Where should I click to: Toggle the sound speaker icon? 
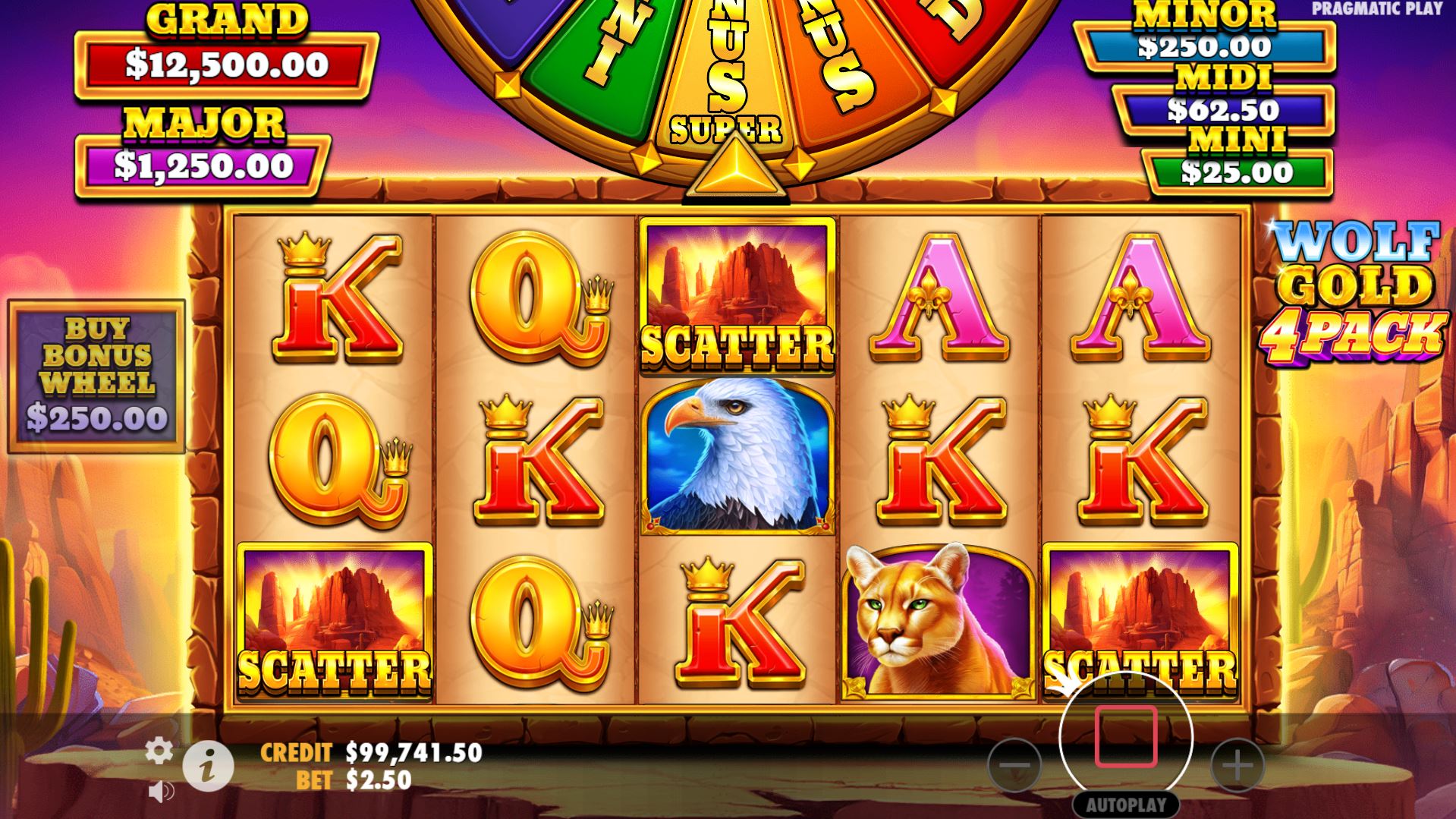coord(160,792)
